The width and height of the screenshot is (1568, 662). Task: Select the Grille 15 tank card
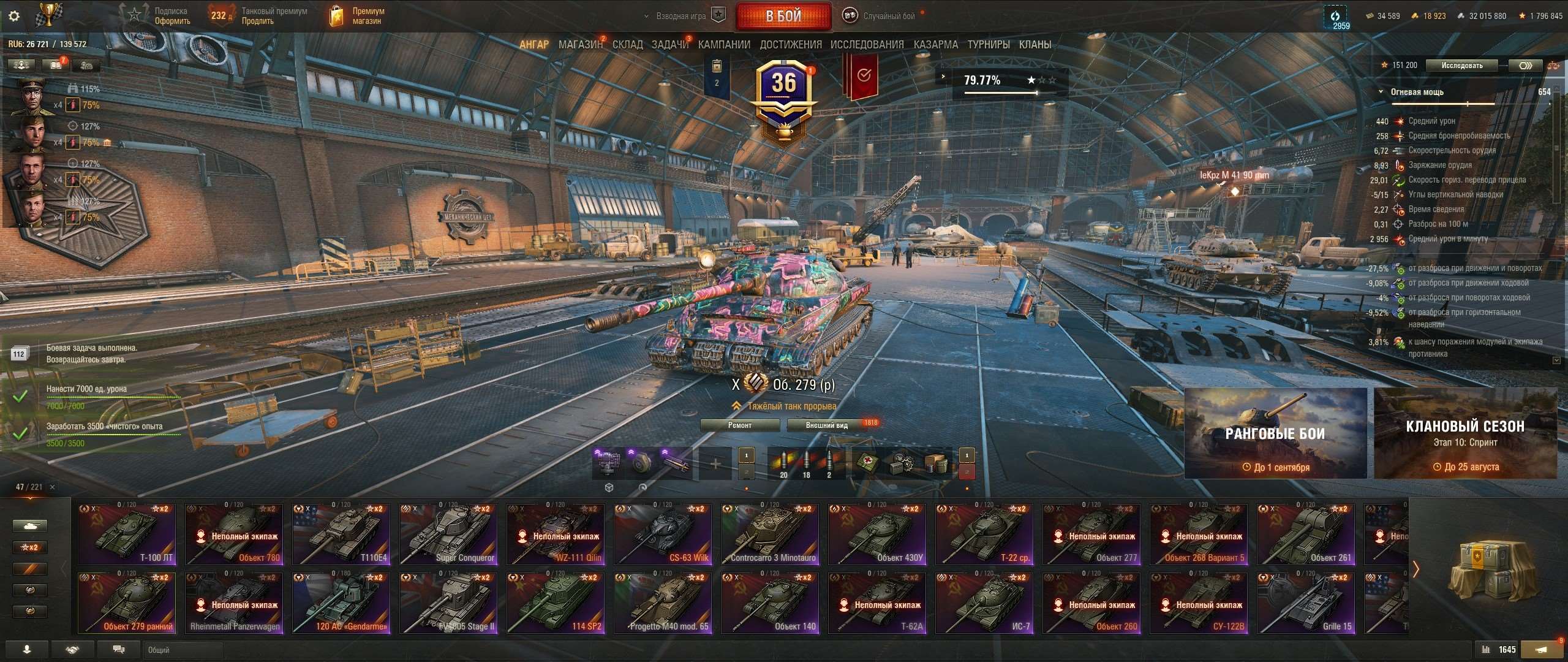(1306, 603)
